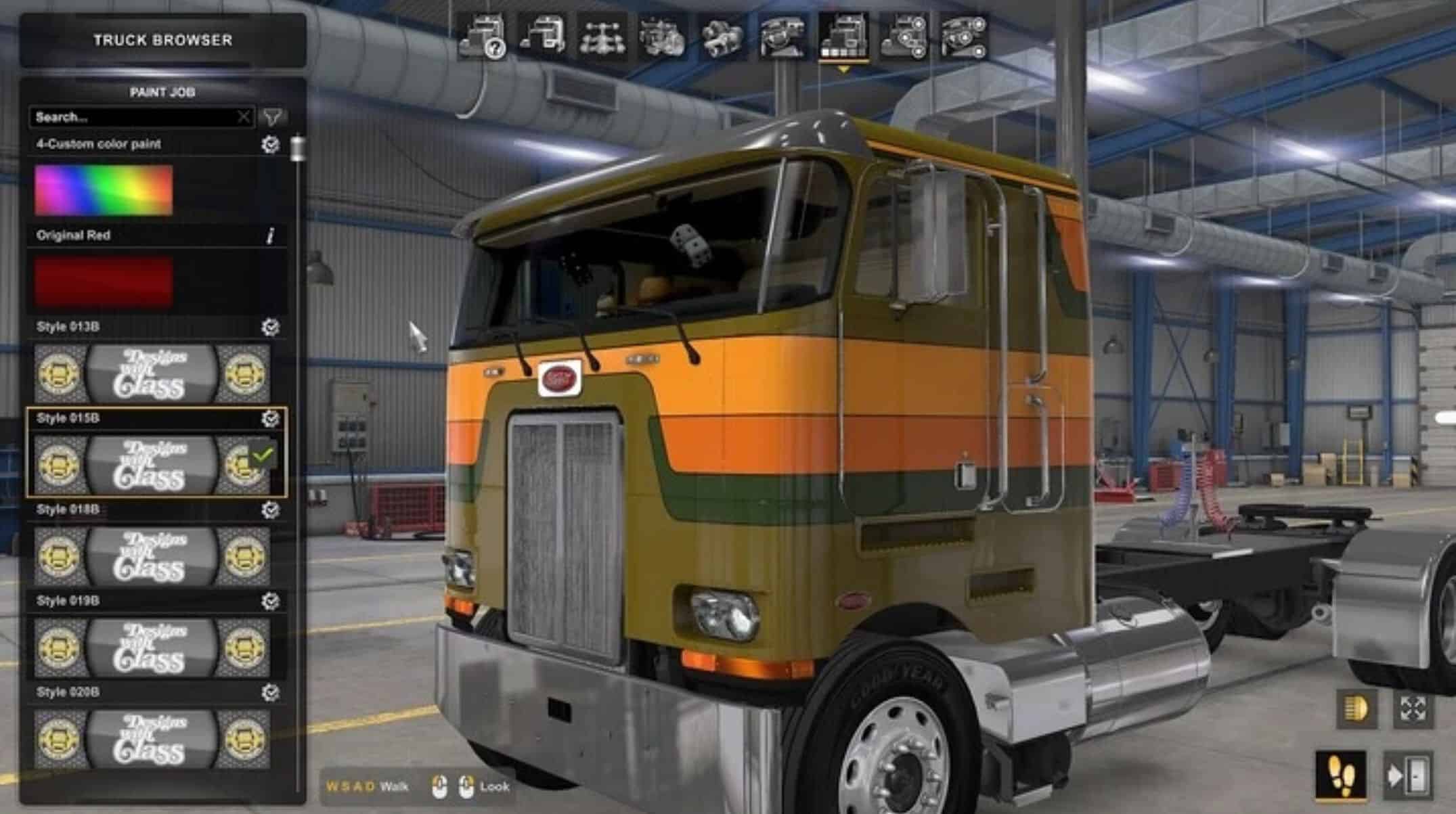The width and height of the screenshot is (1456, 814).
Task: Switch to the engine tab
Action: [x=662, y=36]
